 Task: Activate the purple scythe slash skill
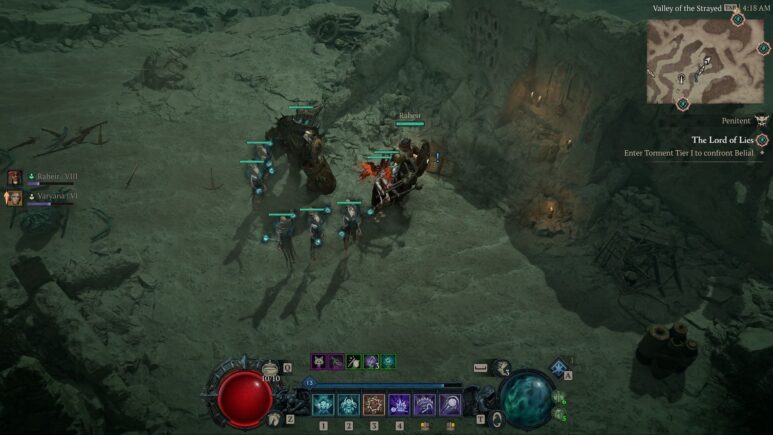(424, 404)
